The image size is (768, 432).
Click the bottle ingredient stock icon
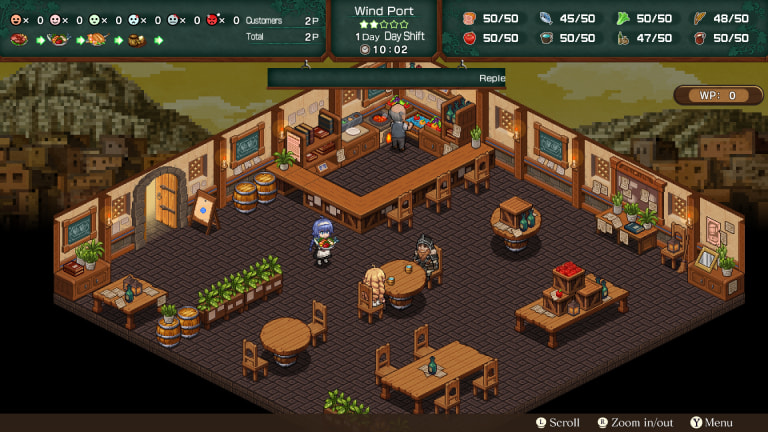pos(620,38)
